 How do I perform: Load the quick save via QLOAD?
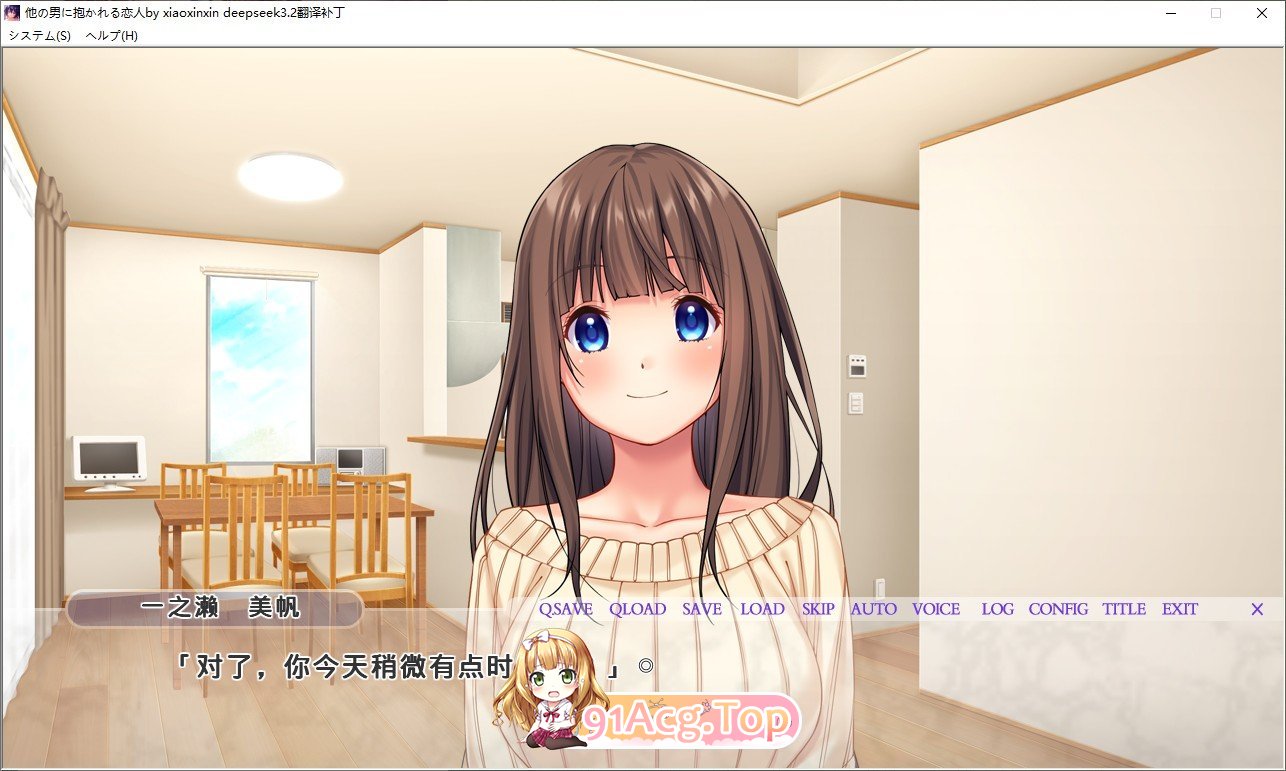[x=638, y=609]
